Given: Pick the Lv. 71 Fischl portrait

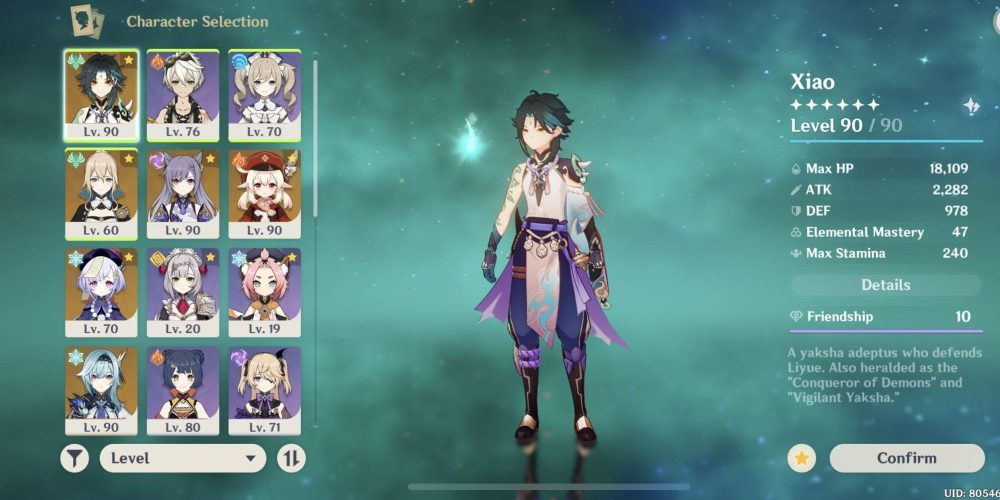Looking at the screenshot, I should point(264,390).
